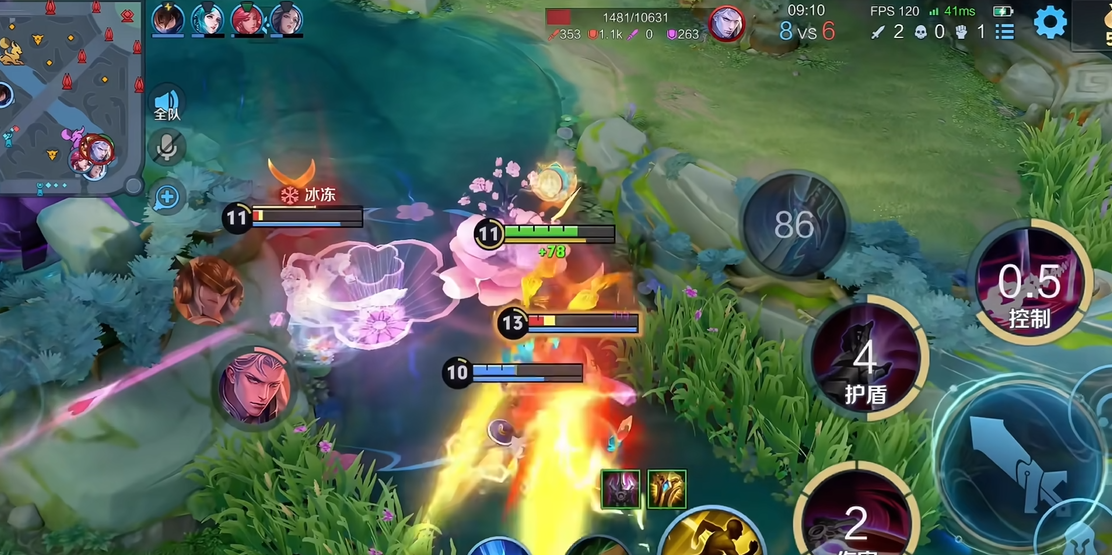Select the teal-haired teammate portrait

click(x=208, y=20)
